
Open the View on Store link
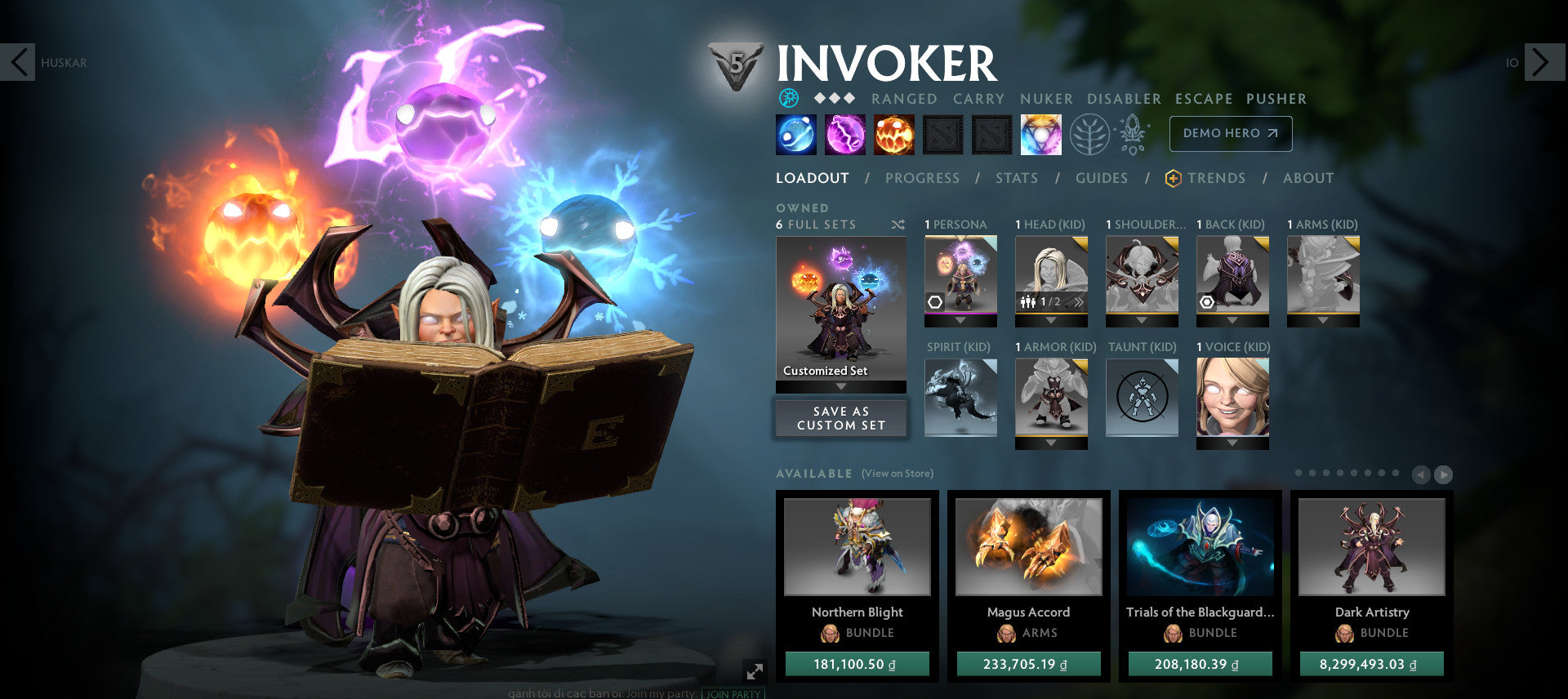pos(897,474)
